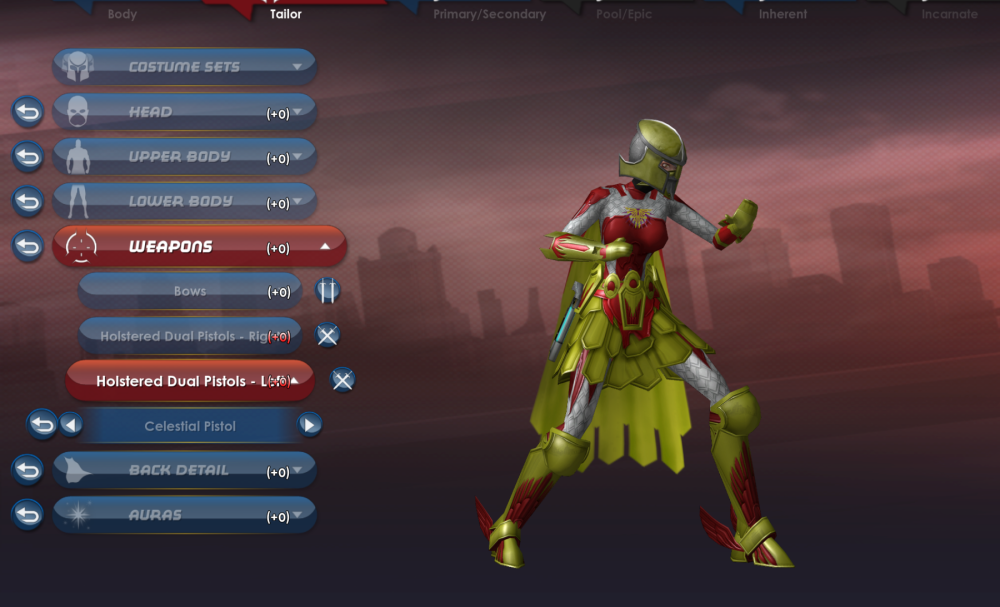This screenshot has height=607, width=1000.
Task: Reset the Celestial Pistol selection
Action: [41, 425]
